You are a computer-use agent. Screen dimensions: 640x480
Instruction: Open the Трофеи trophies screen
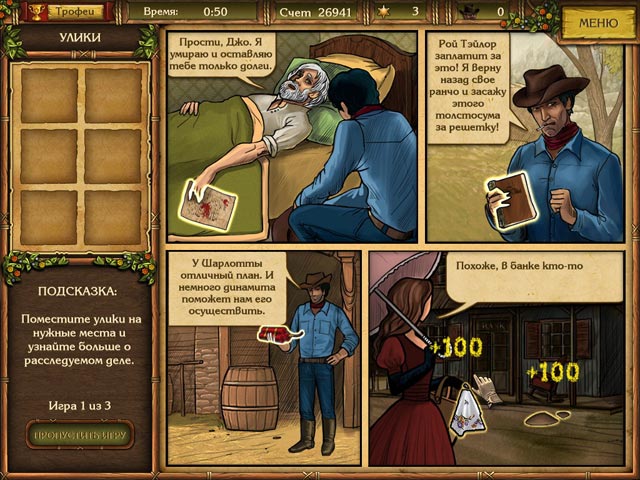(68, 12)
